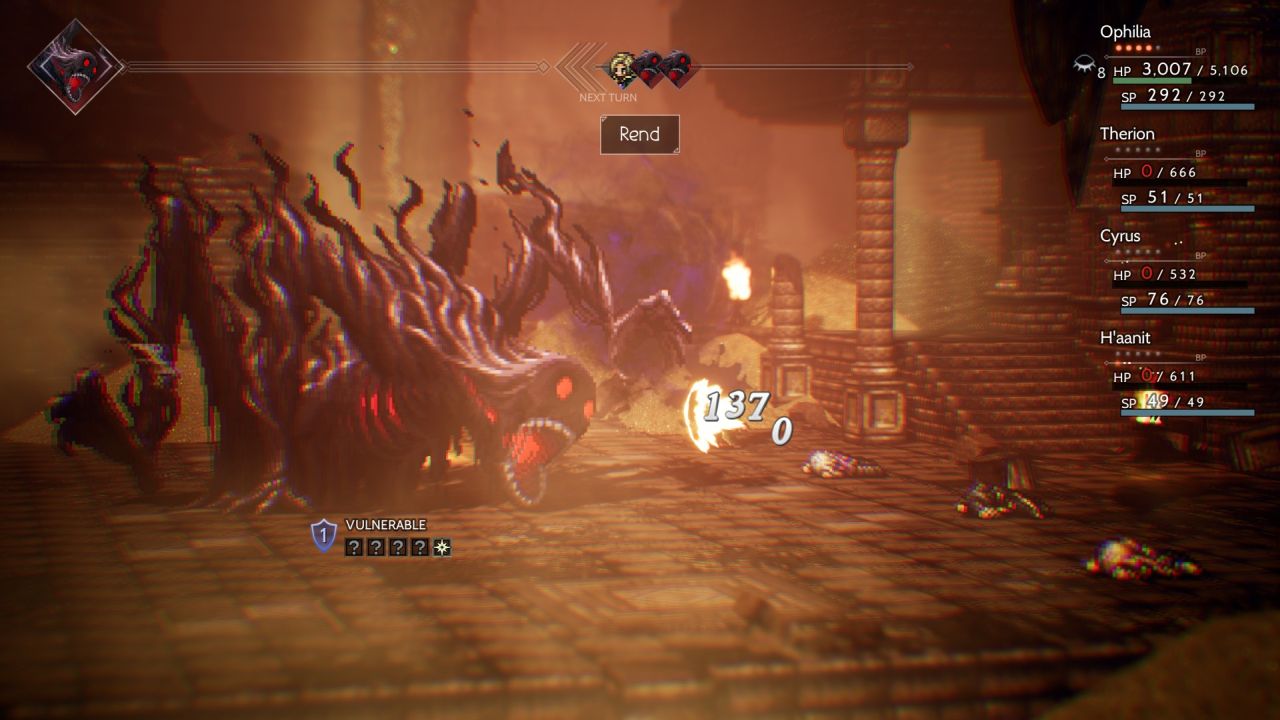The height and width of the screenshot is (720, 1280).
Task: Pick H'aanit in the party list
Action: click(1125, 338)
